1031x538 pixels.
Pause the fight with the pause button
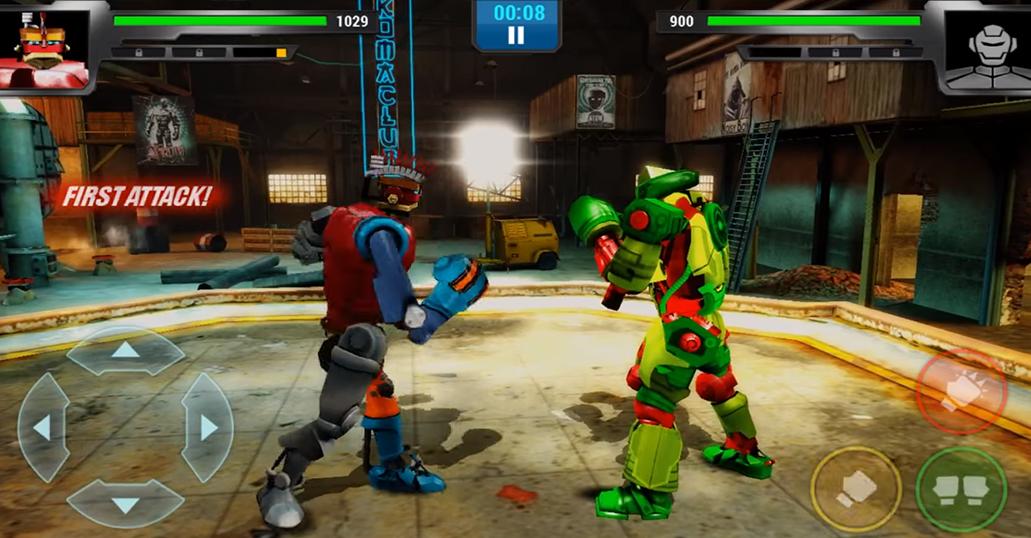(515, 36)
